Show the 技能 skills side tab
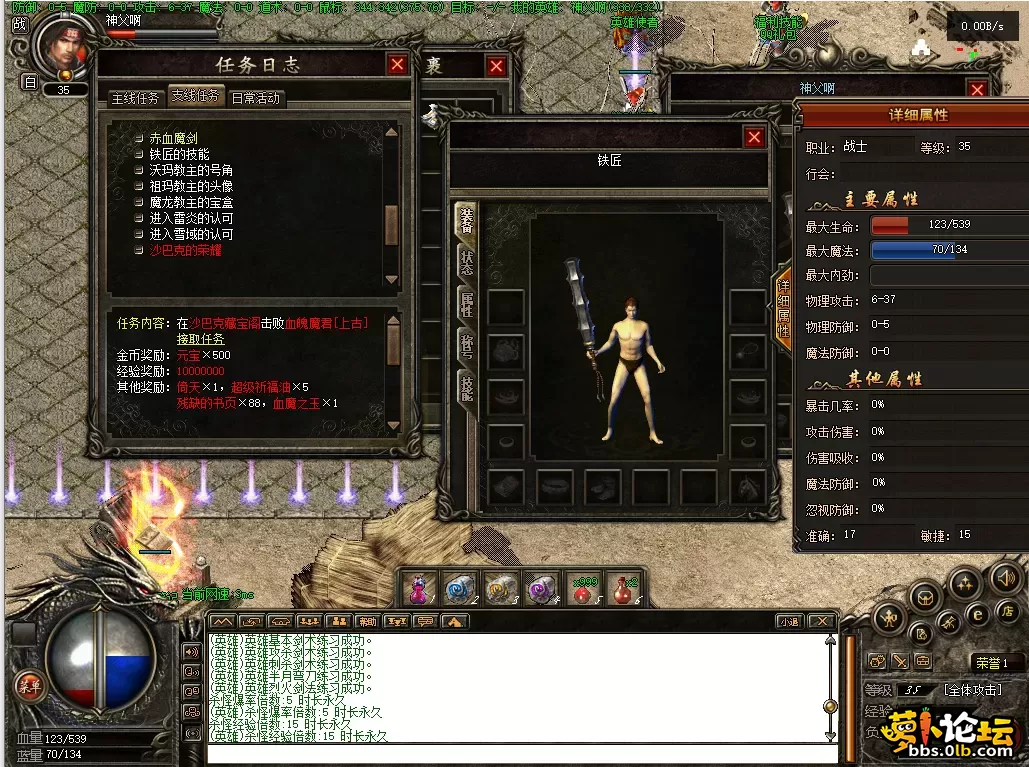This screenshot has width=1029, height=767. pos(466,385)
